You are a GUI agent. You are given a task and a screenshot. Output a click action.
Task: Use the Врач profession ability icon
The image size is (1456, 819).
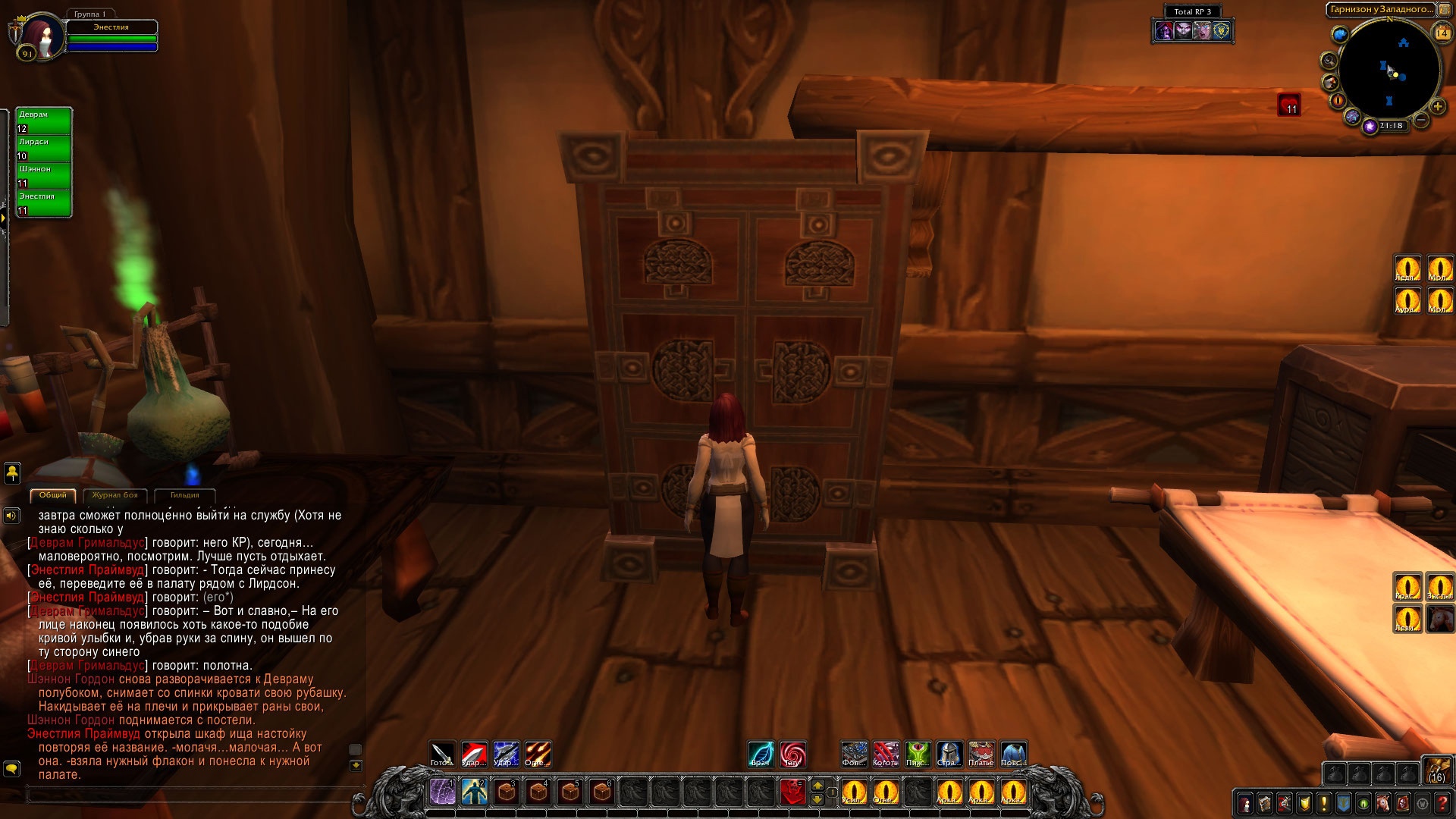[761, 754]
